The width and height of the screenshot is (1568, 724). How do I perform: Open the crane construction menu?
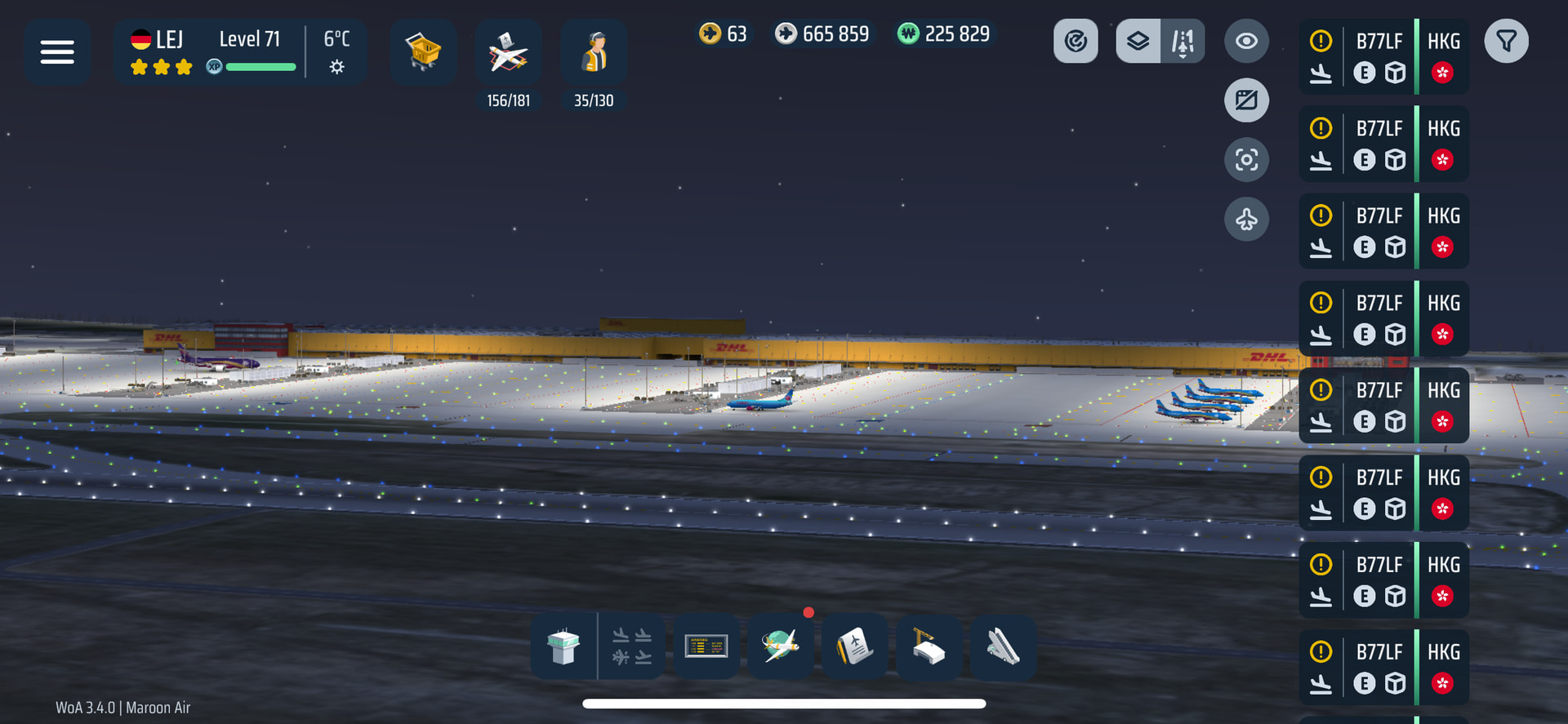[x=929, y=646]
